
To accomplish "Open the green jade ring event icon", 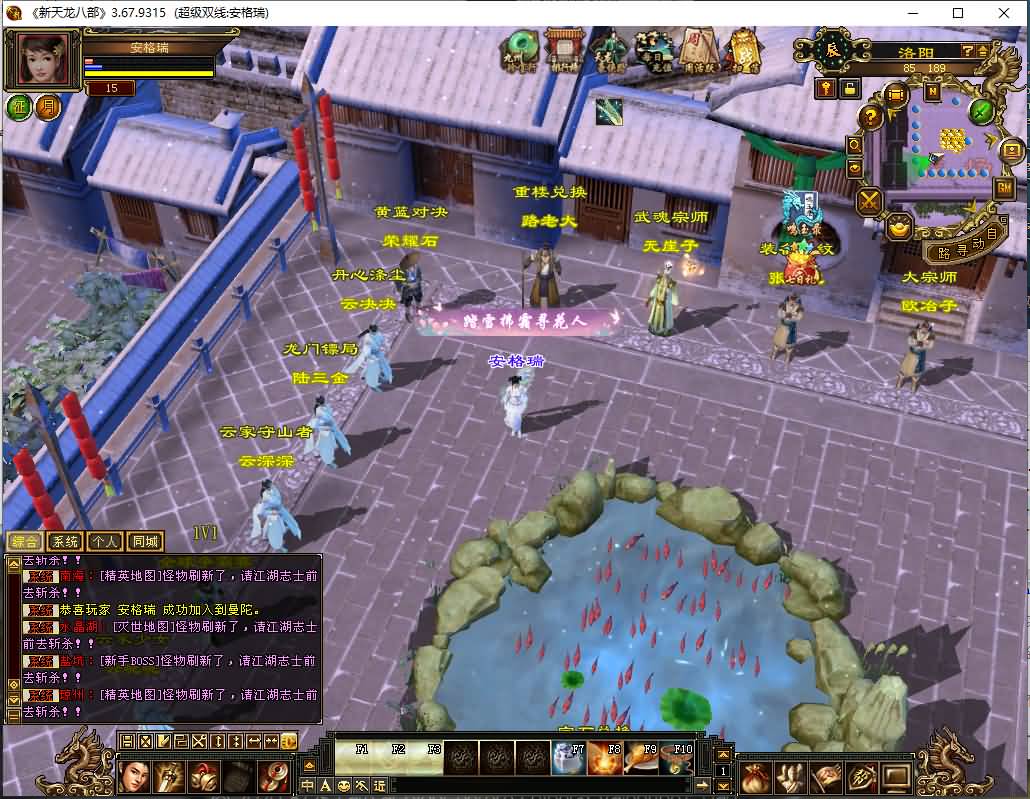I will coord(521,48).
